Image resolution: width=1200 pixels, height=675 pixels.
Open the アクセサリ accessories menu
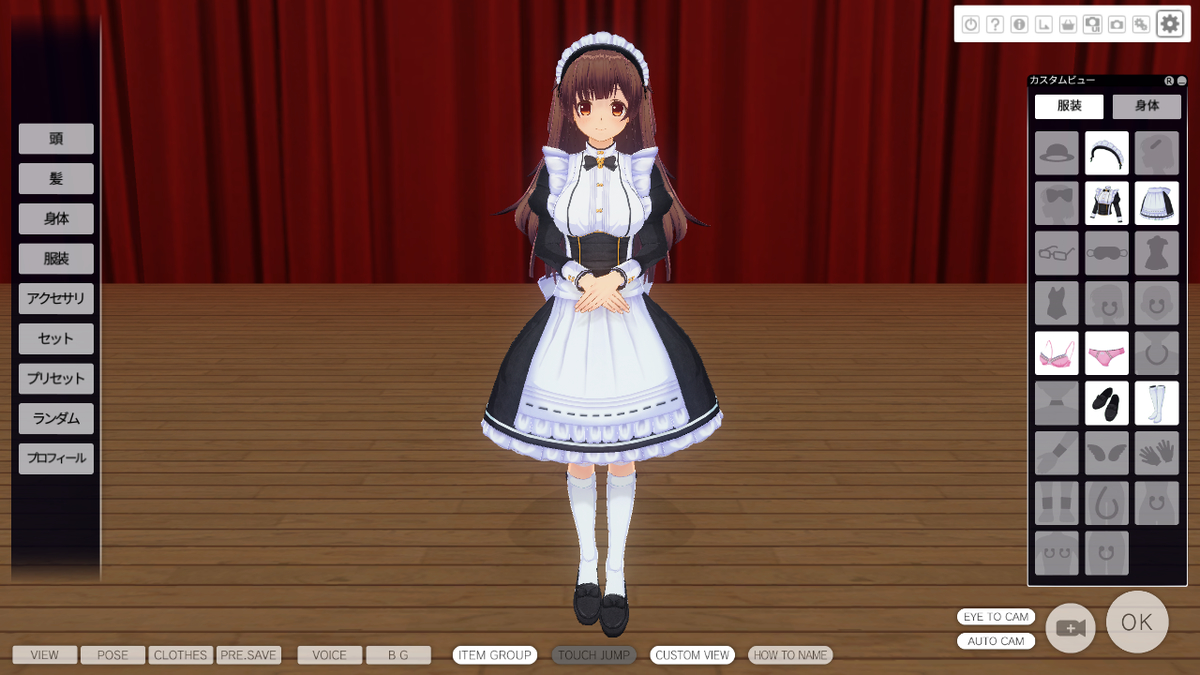(56, 299)
